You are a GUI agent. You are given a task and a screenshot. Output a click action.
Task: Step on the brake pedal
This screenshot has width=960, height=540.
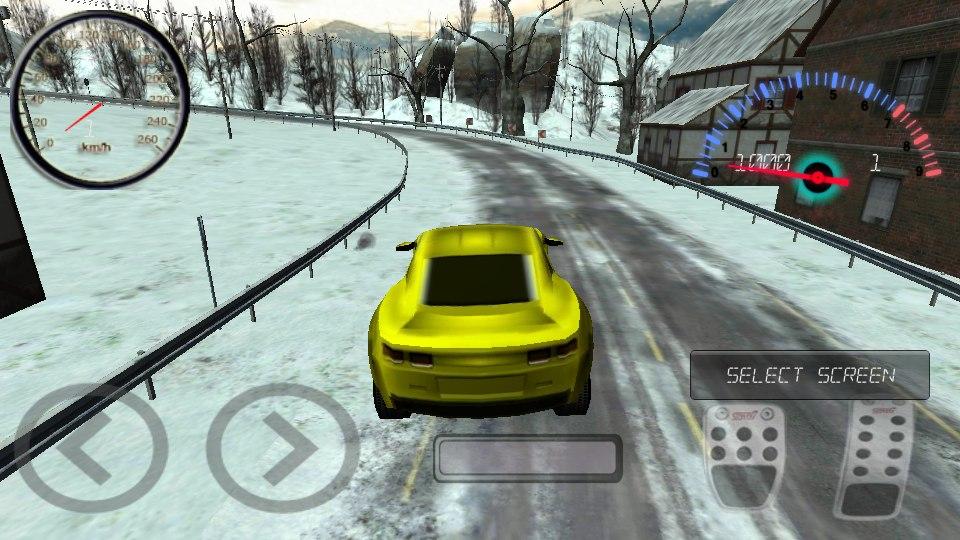(743, 456)
